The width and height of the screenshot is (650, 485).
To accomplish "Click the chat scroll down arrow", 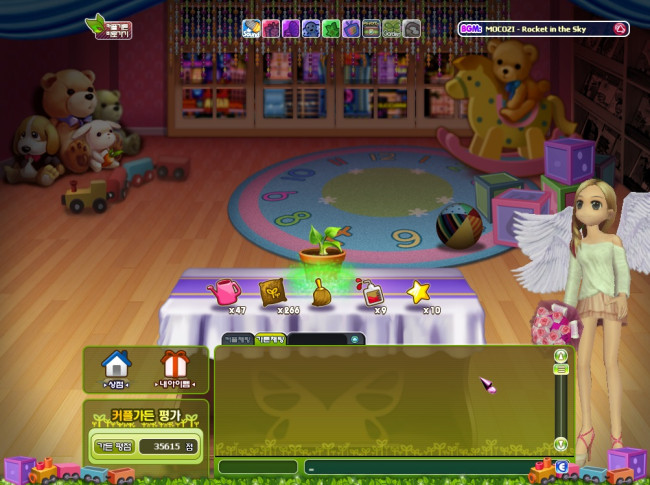I will pos(560,443).
